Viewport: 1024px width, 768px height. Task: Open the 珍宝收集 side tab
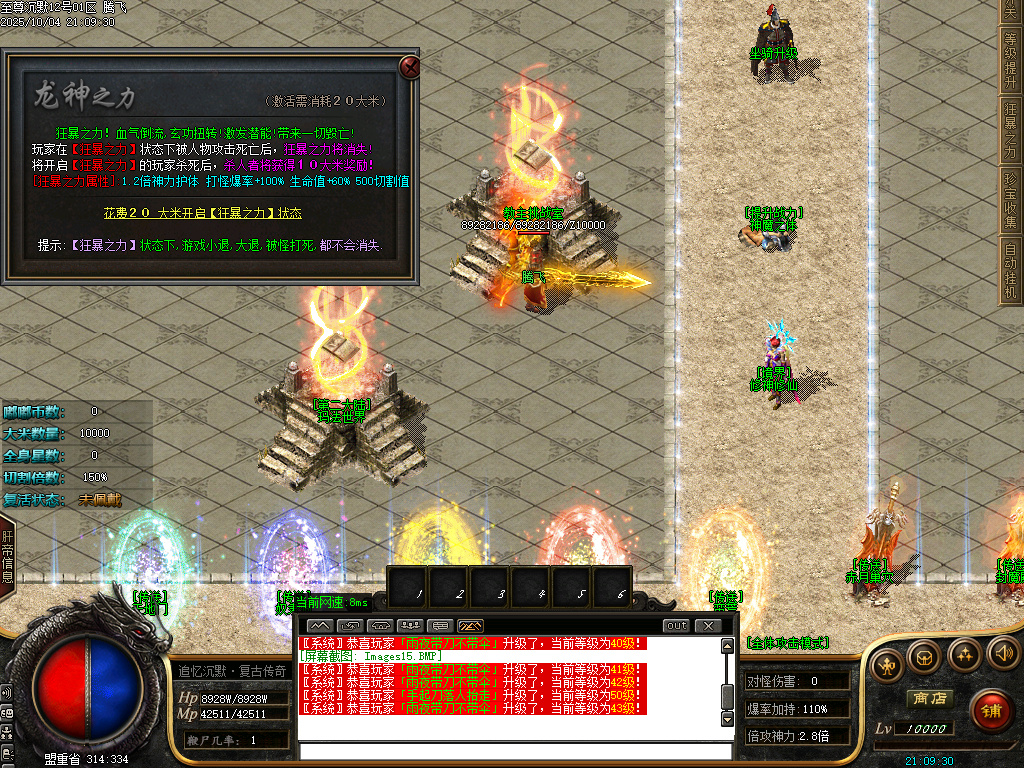tap(1011, 200)
